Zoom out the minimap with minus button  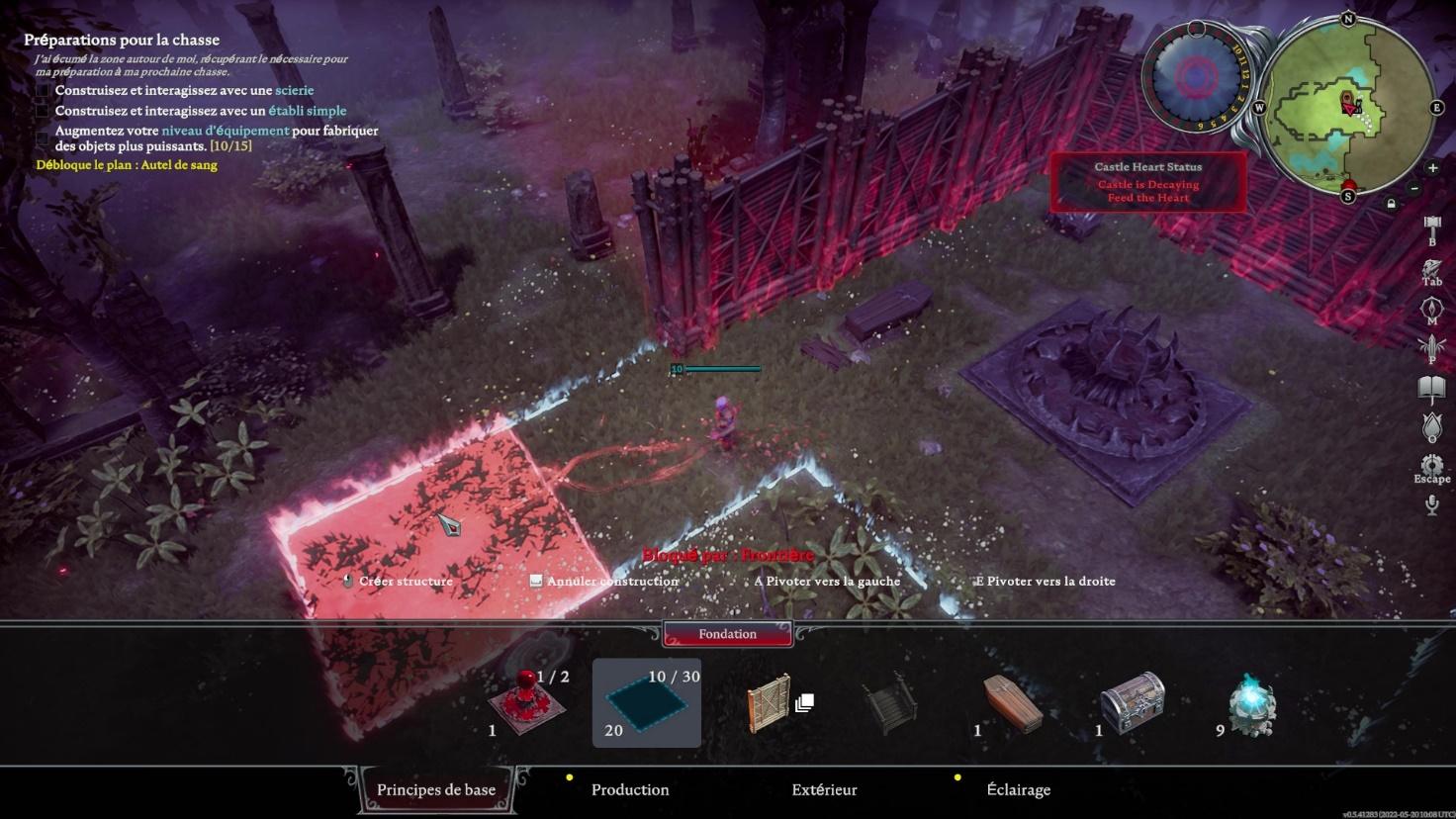(x=1414, y=188)
